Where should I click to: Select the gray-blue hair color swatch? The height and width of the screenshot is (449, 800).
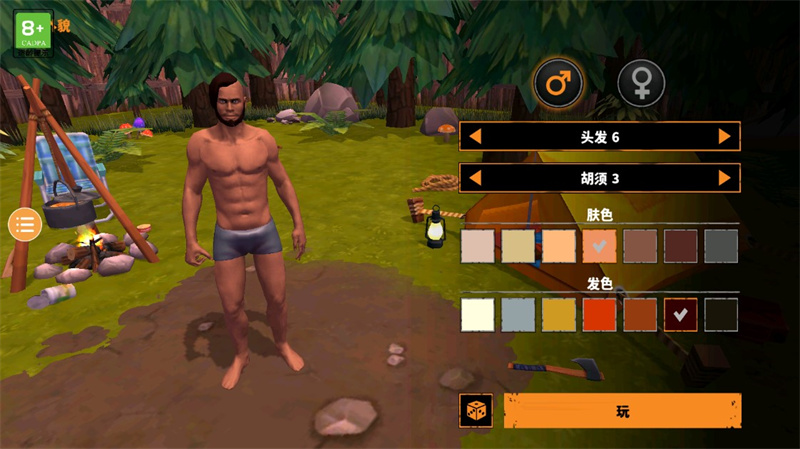[519, 314]
